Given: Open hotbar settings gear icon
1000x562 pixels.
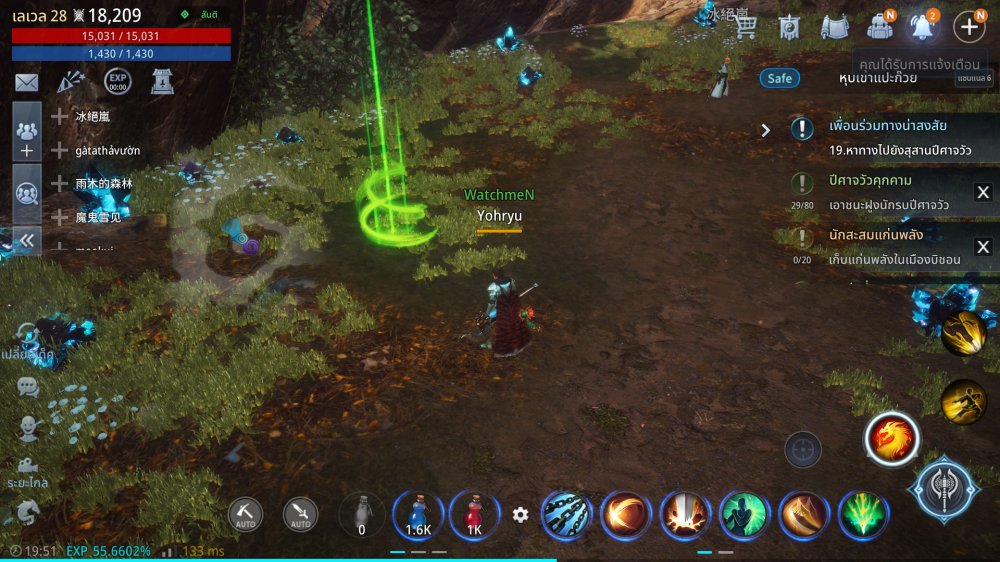Looking at the screenshot, I should pyautogui.click(x=520, y=515).
